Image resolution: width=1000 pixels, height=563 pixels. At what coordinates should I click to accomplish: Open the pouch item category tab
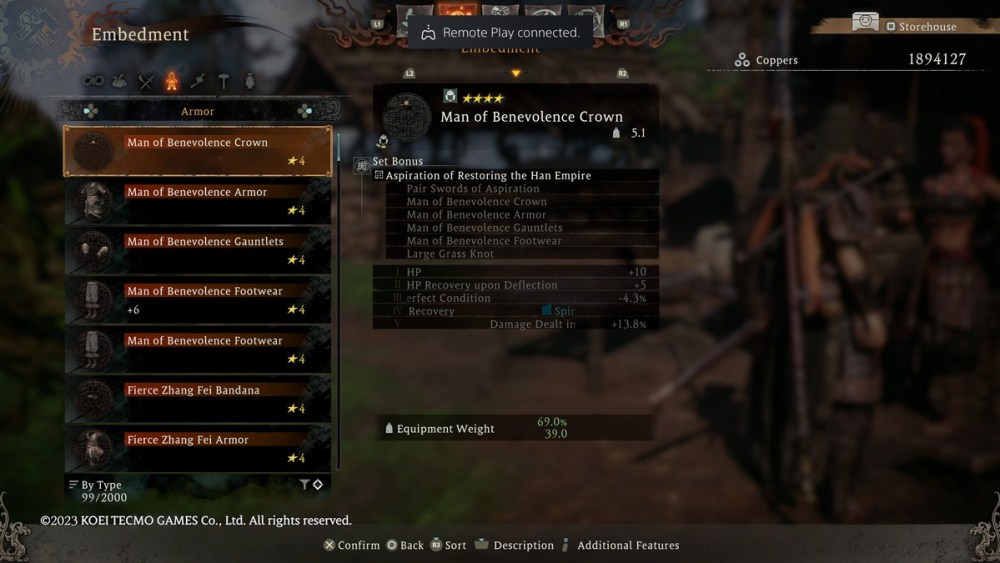[x=120, y=82]
